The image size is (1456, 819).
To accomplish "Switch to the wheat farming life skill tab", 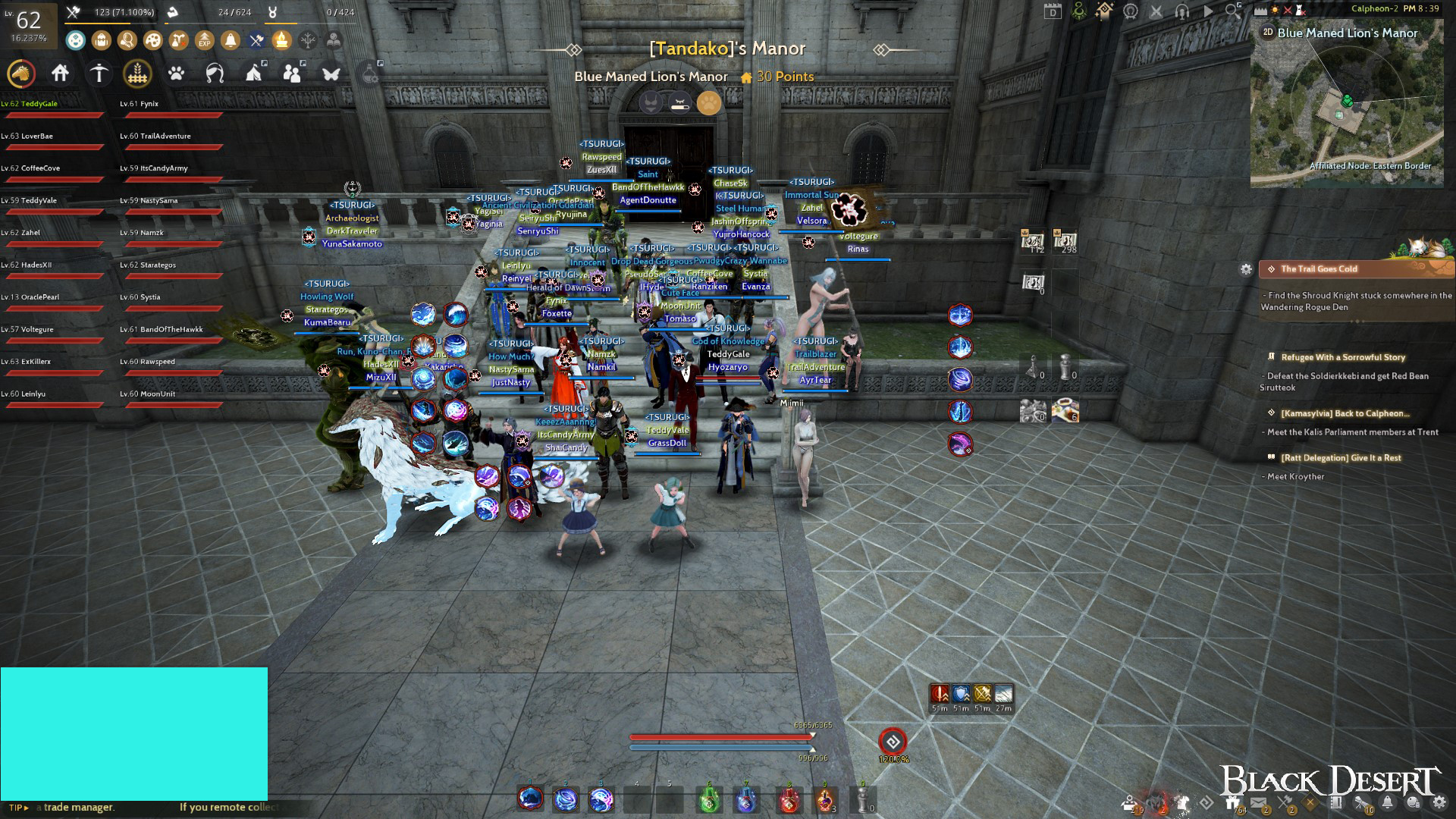I will coord(137,75).
